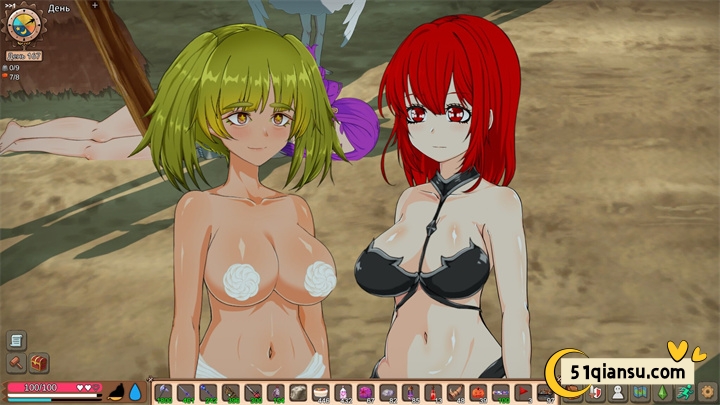Select the red potion bottle hotbar slot
Viewport: 720px width, 405px height.
431,392
